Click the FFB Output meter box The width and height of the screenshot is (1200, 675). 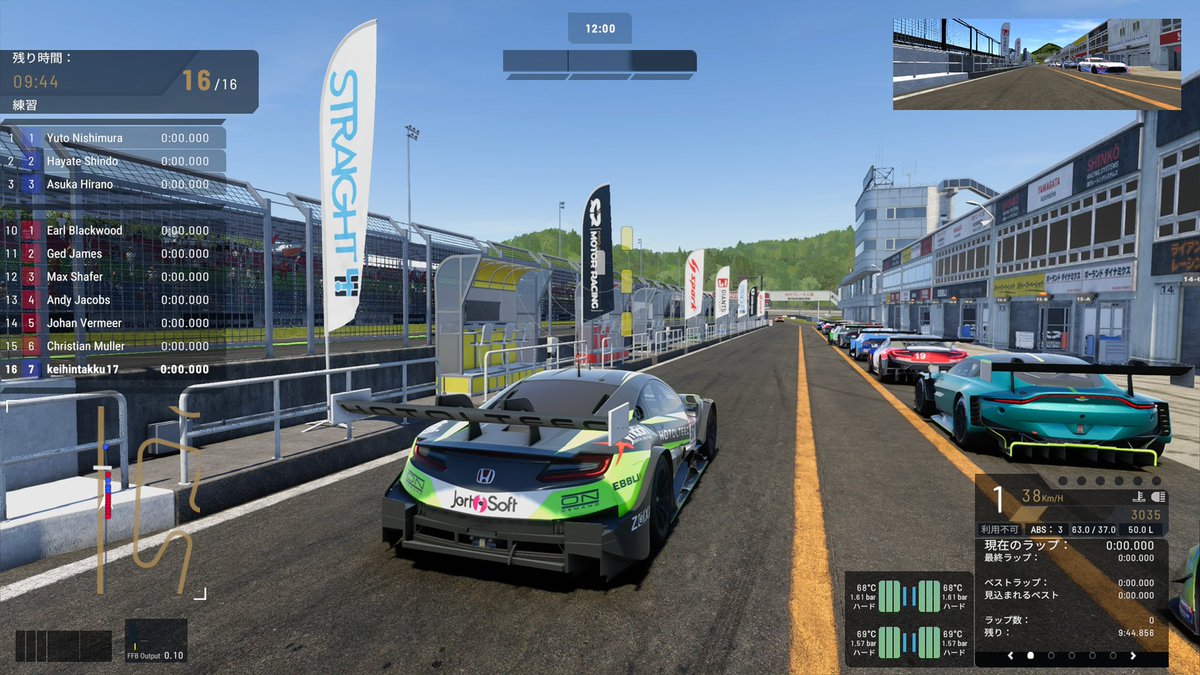click(x=155, y=641)
